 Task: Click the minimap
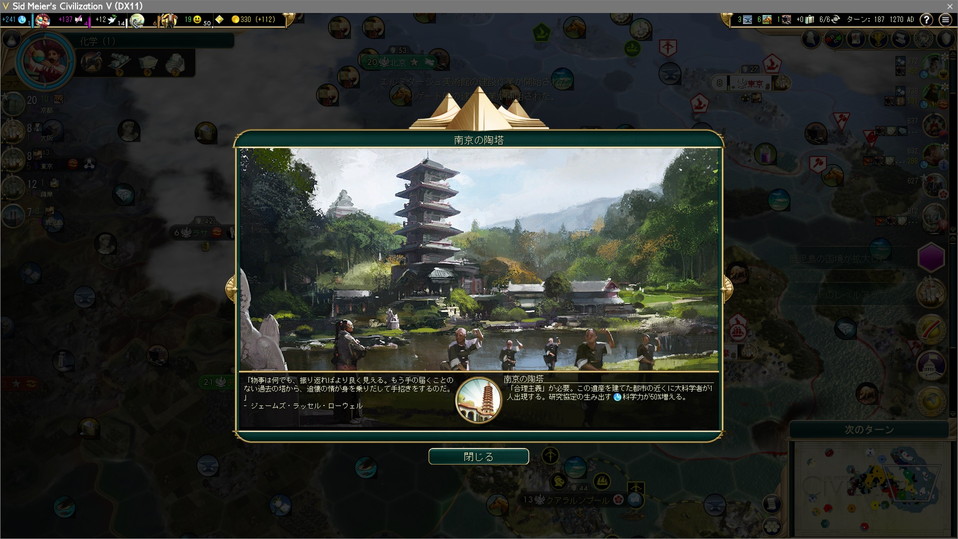tap(872, 487)
